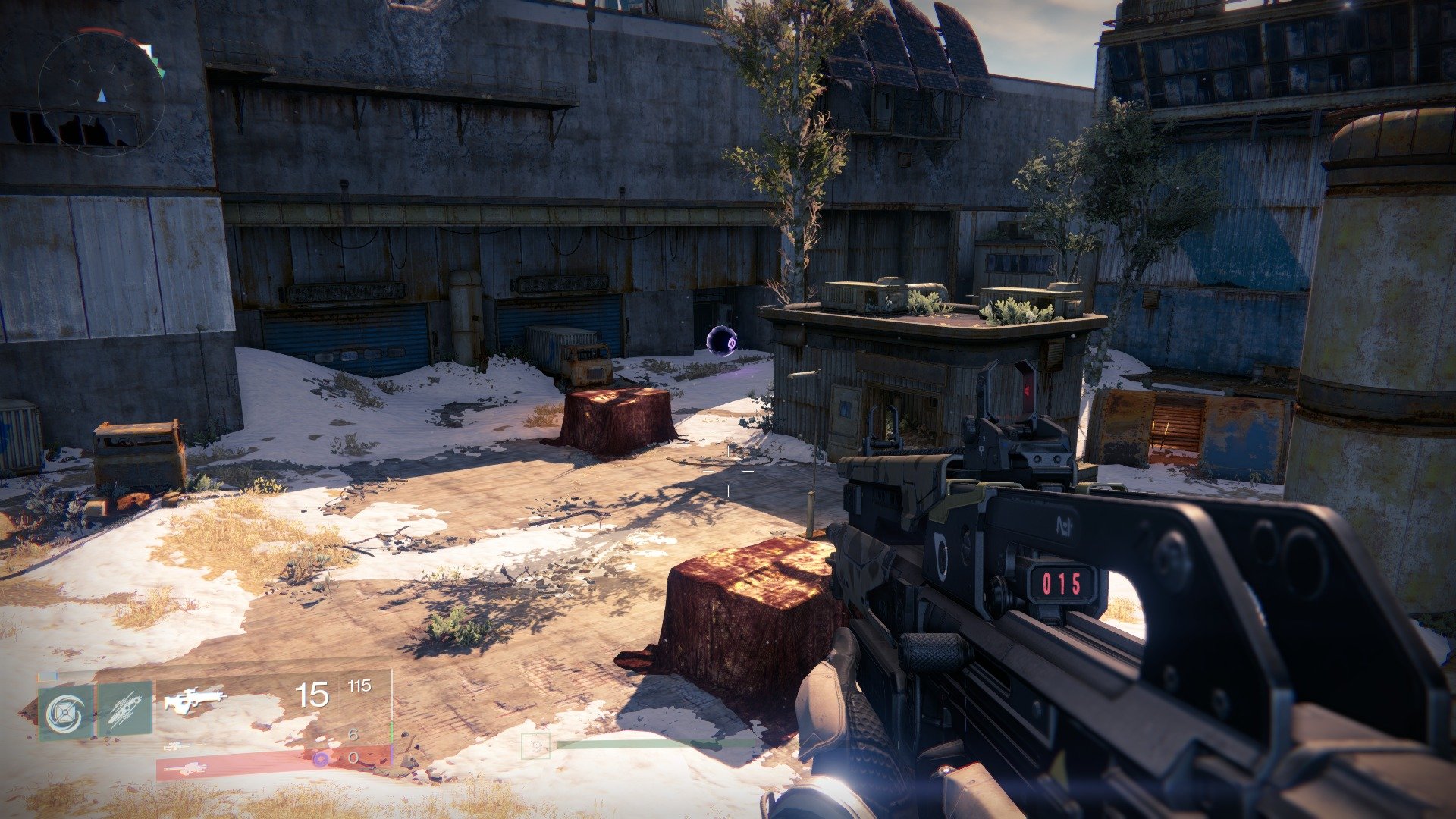The width and height of the screenshot is (1456, 819).
Task: Switch to the sniper rifle special weapon
Action: tap(176, 746)
